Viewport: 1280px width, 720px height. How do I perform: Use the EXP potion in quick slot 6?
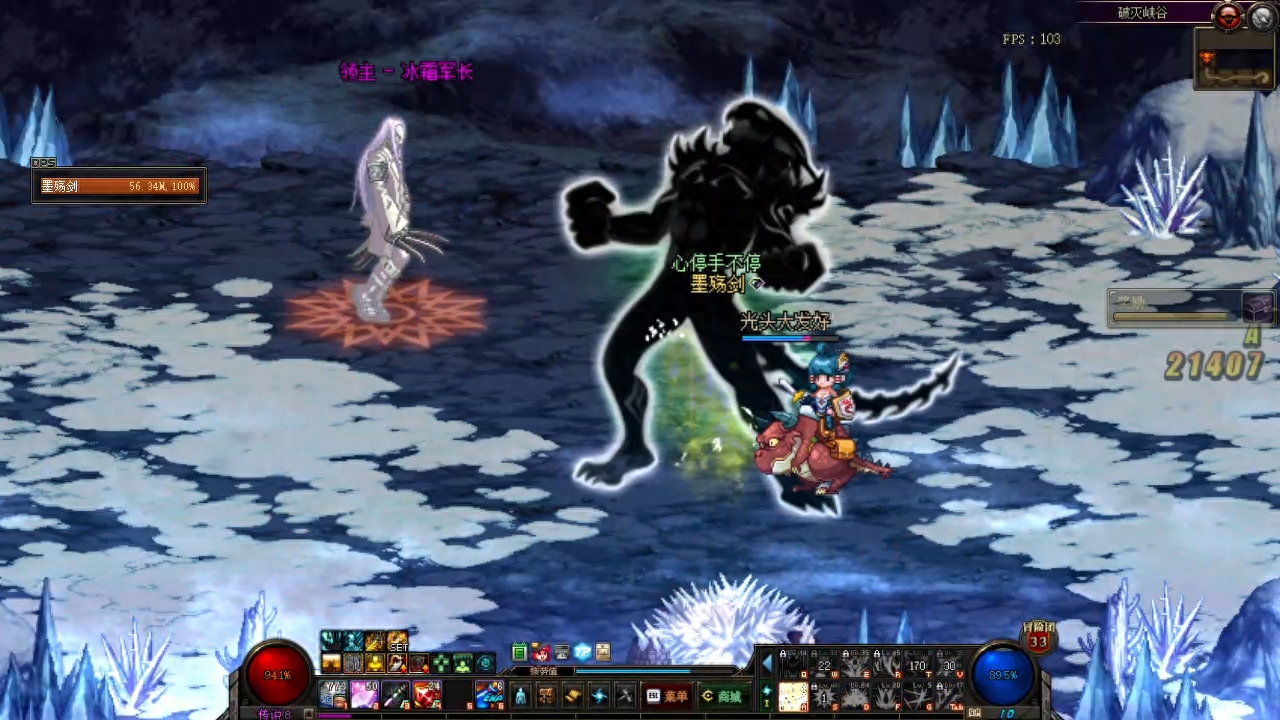pos(490,692)
